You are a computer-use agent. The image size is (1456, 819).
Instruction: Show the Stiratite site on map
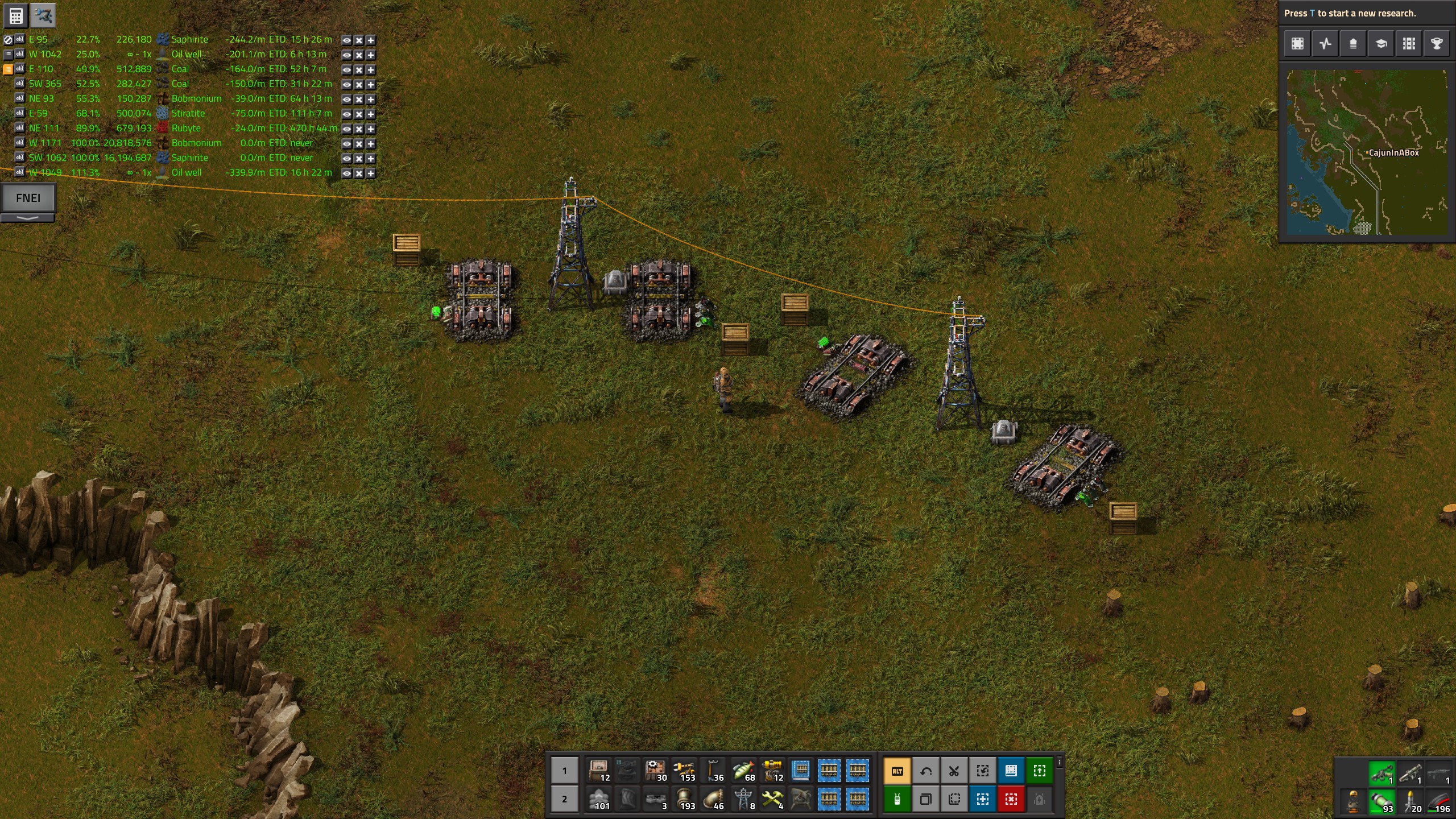click(346, 114)
